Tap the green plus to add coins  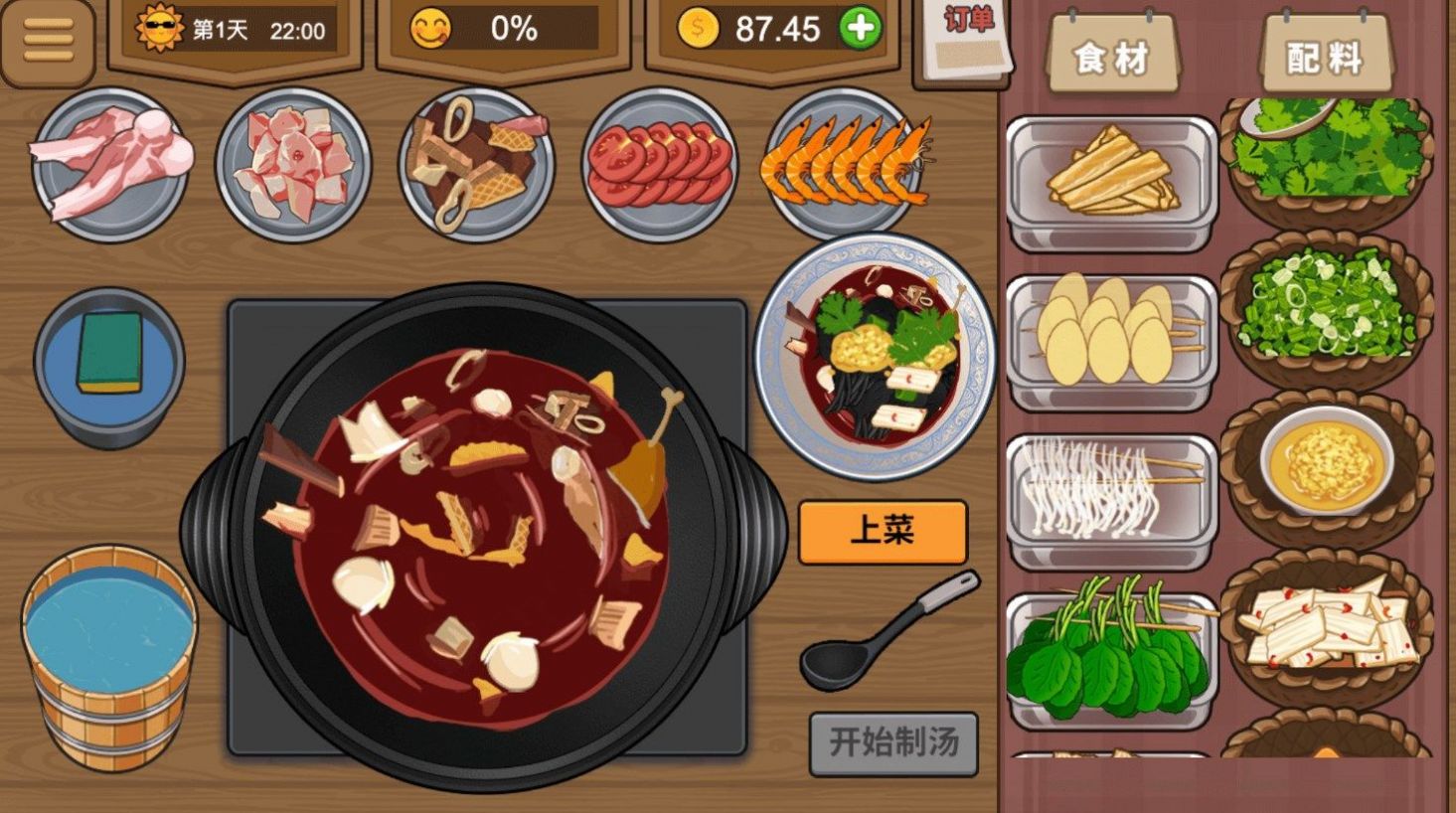863,29
